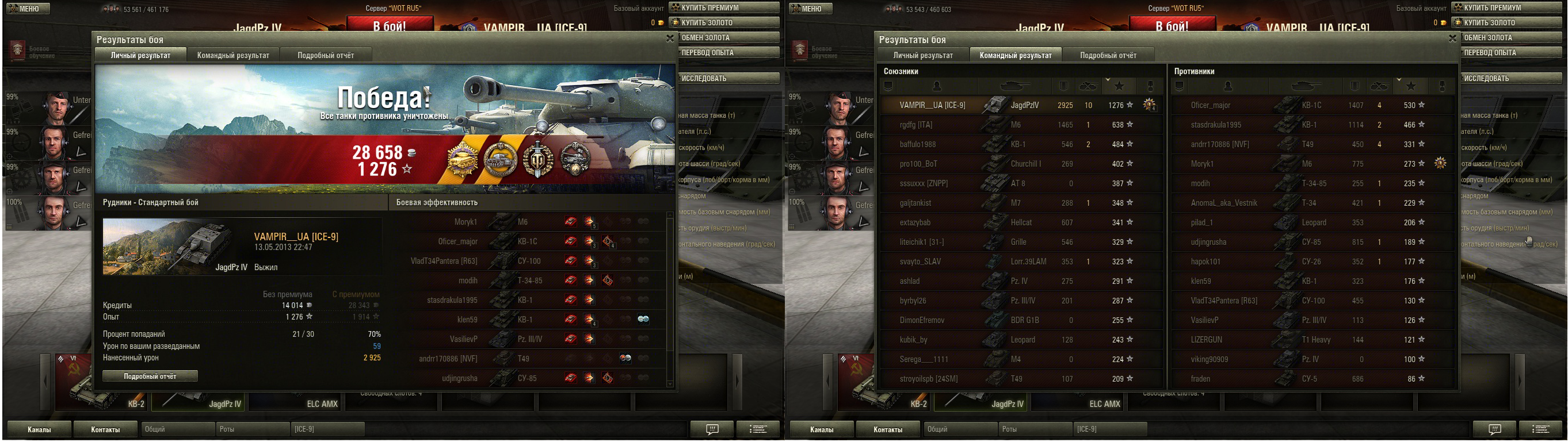Click the medal icon on VAMPIR__UA's team row
Image resolution: width=1568 pixels, height=442 pixels.
pos(1149,105)
